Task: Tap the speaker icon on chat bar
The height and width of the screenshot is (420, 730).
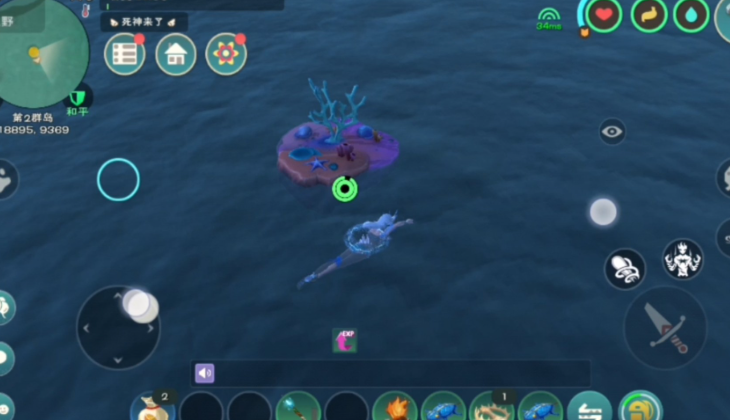Action: click(205, 373)
